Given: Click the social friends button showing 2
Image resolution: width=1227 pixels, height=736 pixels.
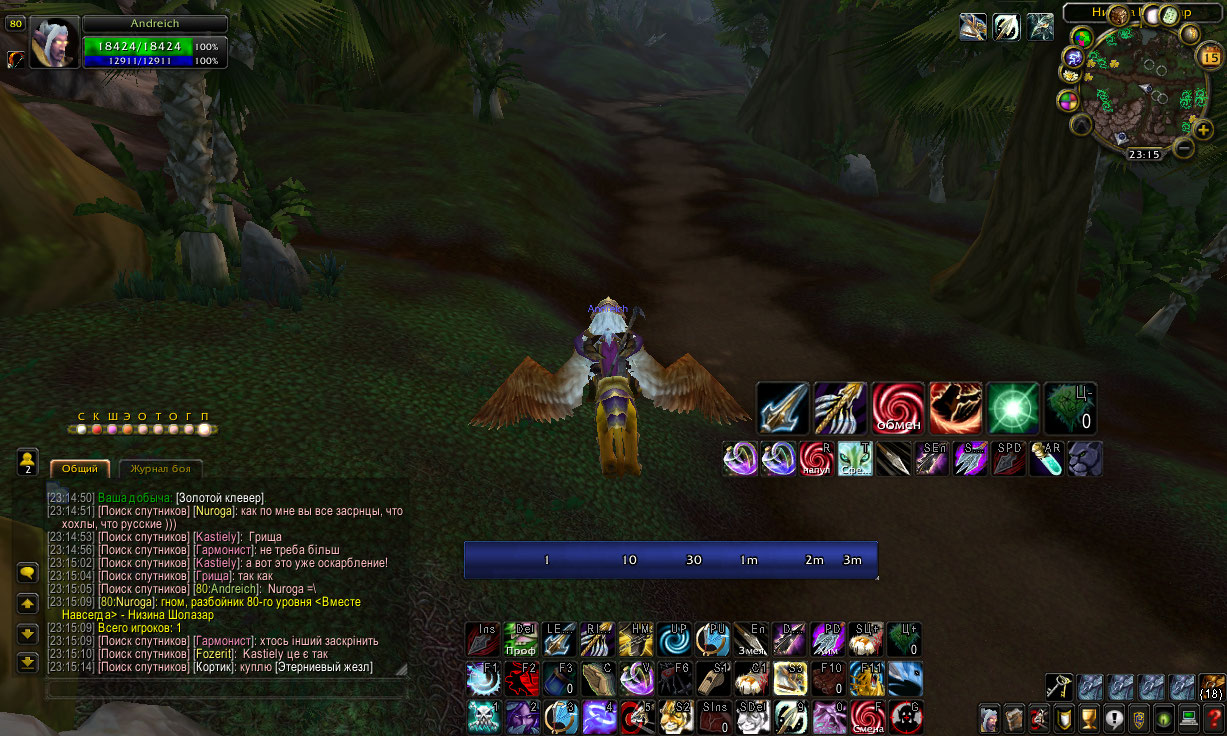Looking at the screenshot, I should pos(28,460).
